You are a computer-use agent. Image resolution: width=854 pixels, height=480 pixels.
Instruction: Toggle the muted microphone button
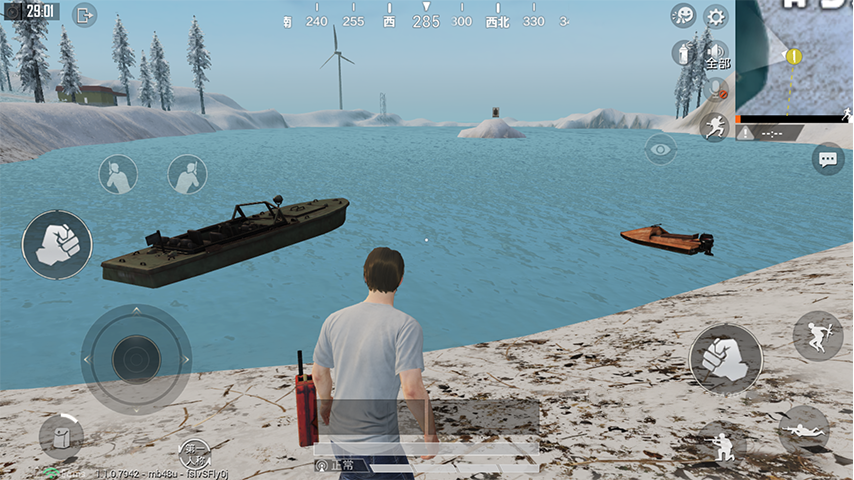click(716, 88)
